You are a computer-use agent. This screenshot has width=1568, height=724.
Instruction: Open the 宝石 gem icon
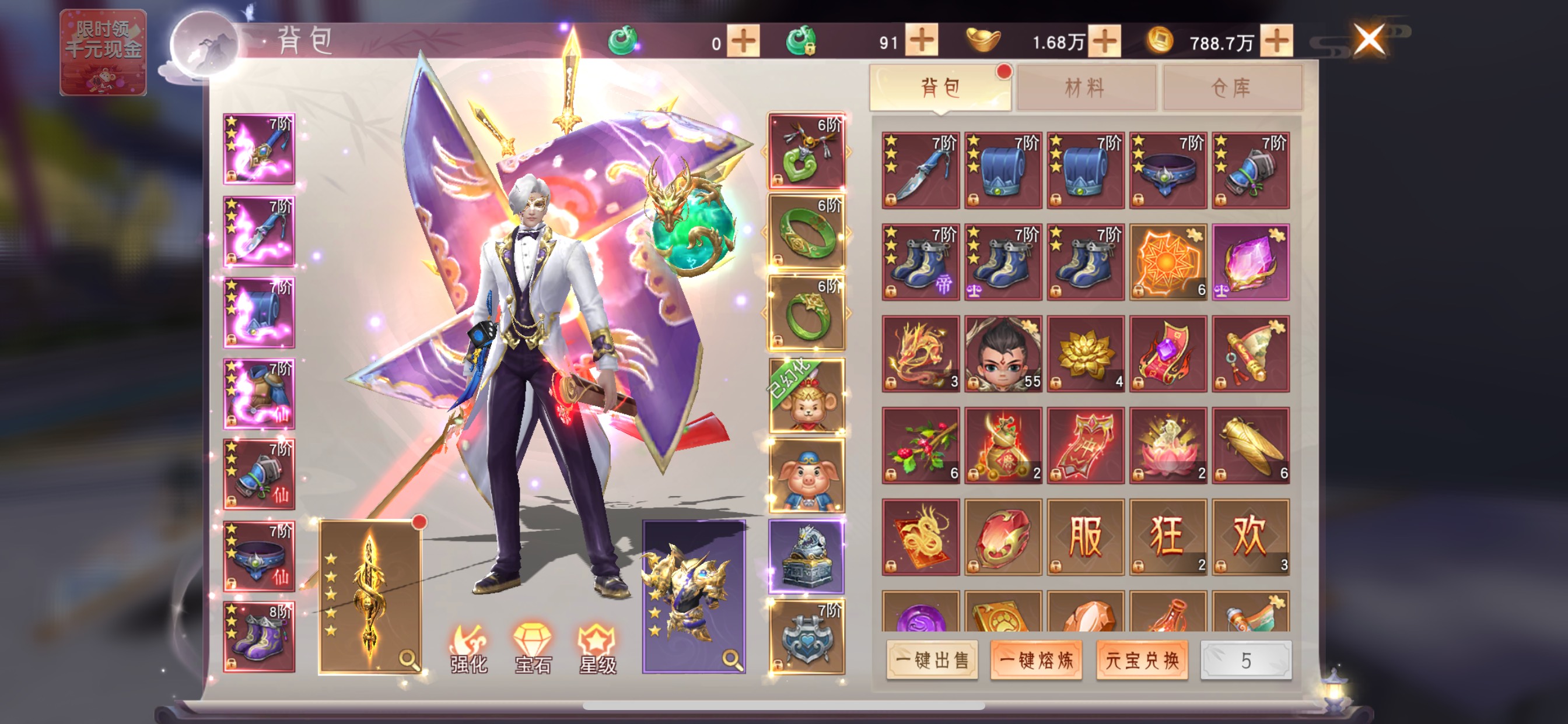533,648
